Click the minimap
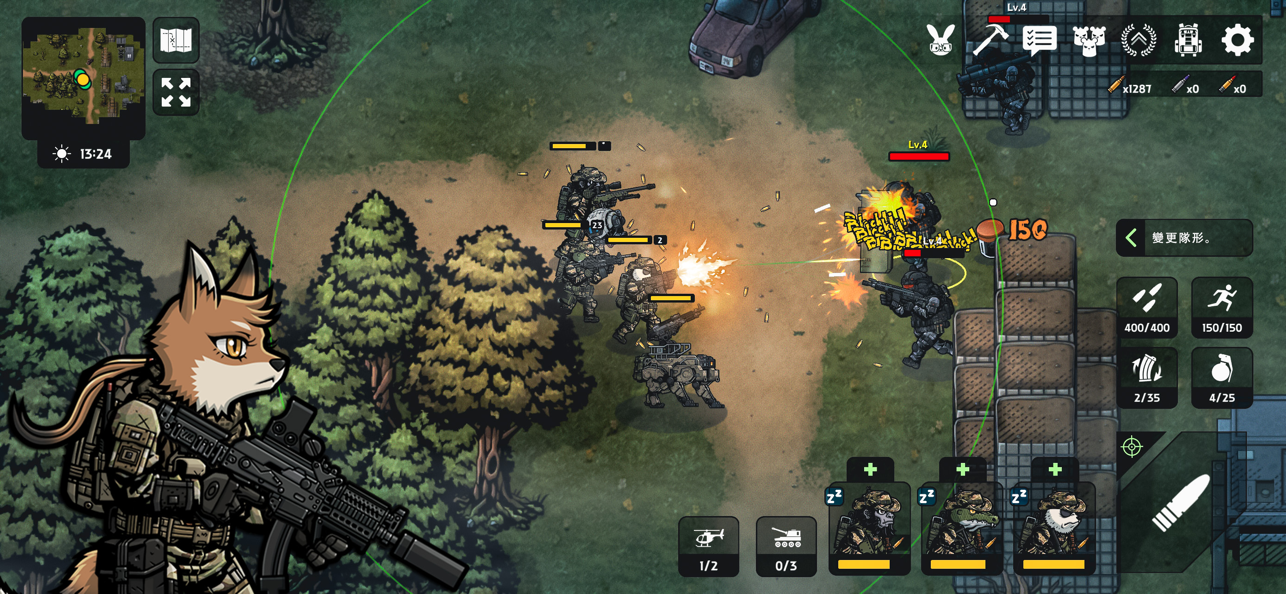The height and width of the screenshot is (594, 1286). point(83,76)
